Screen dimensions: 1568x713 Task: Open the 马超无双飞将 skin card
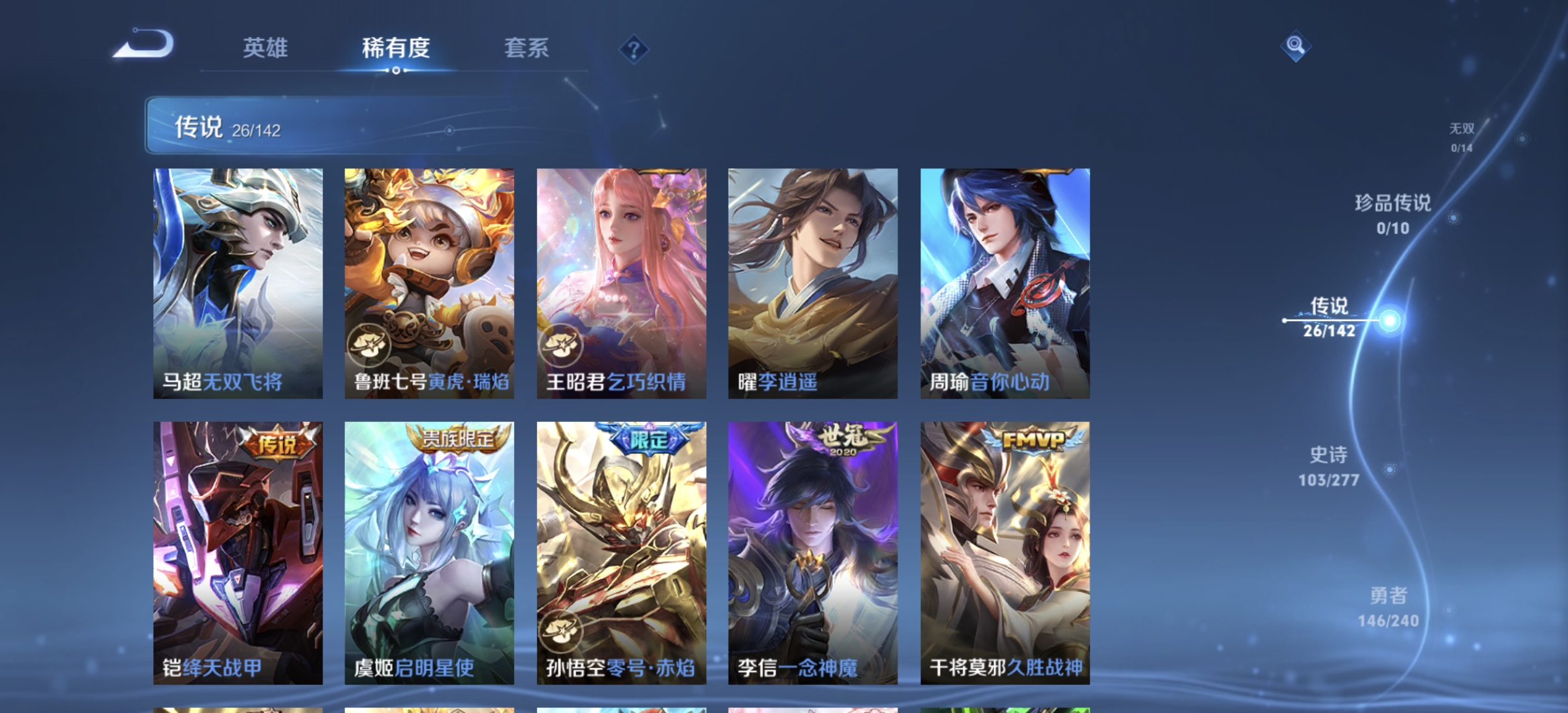pyautogui.click(x=238, y=277)
